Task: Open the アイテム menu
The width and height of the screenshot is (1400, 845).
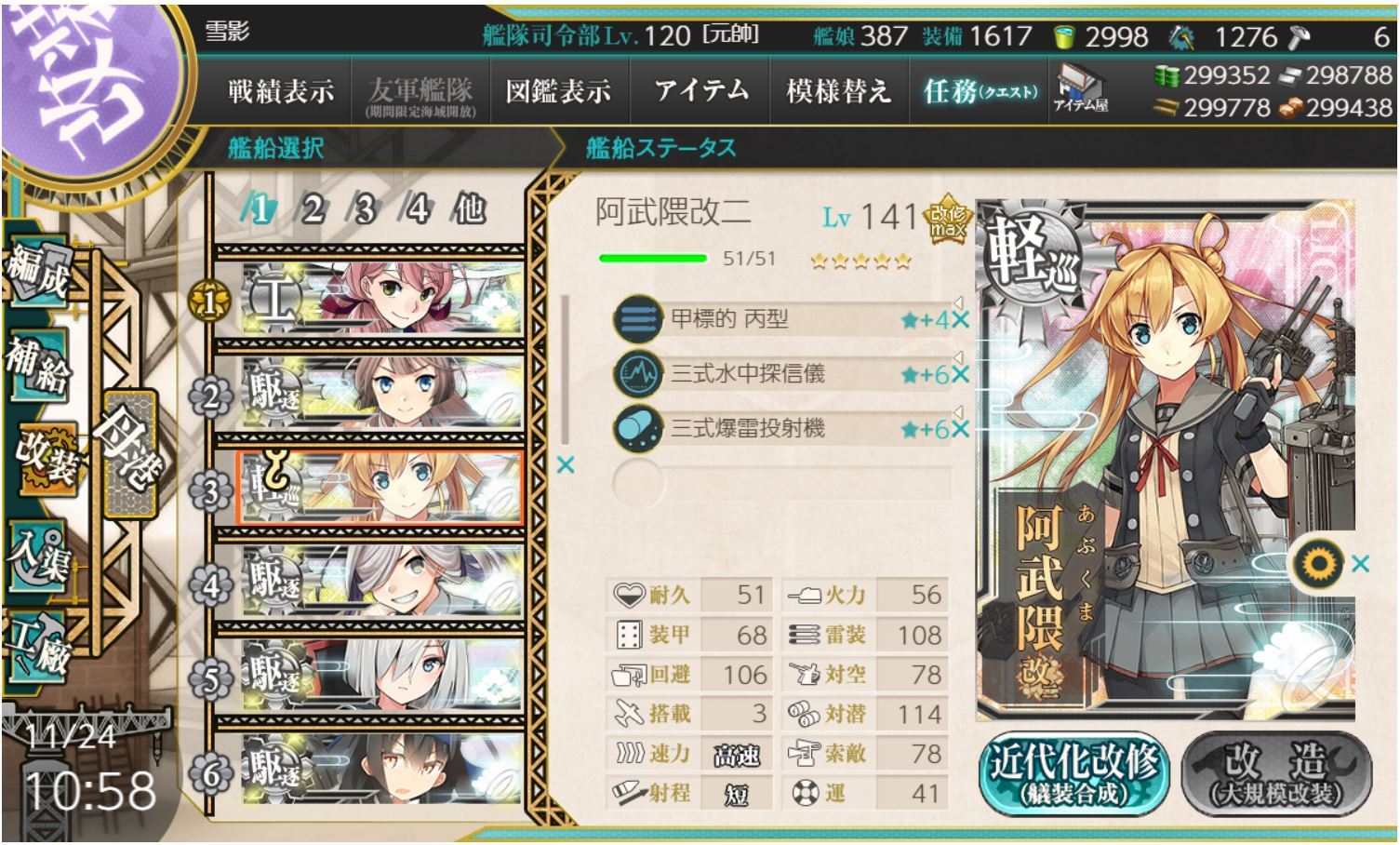Action: pos(700,91)
